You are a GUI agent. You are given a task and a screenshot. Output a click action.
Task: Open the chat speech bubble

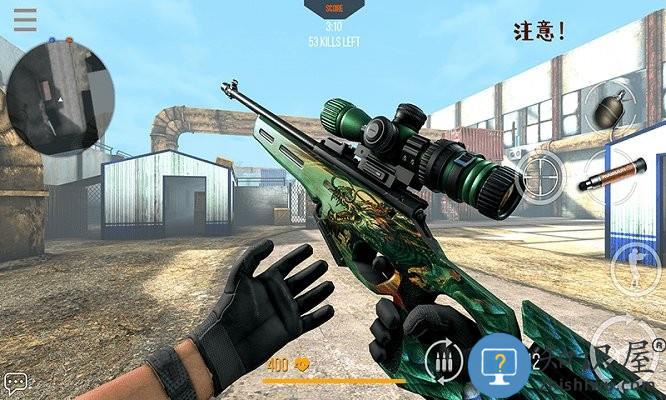[x=15, y=383]
